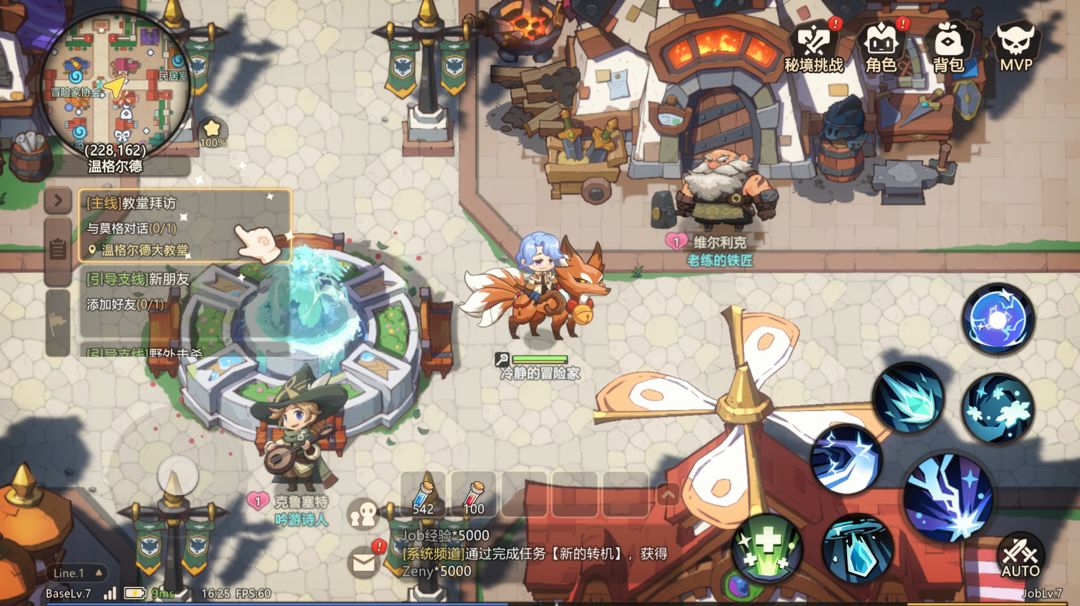Open the 角色 character screen
The height and width of the screenshot is (606, 1080).
tap(881, 45)
